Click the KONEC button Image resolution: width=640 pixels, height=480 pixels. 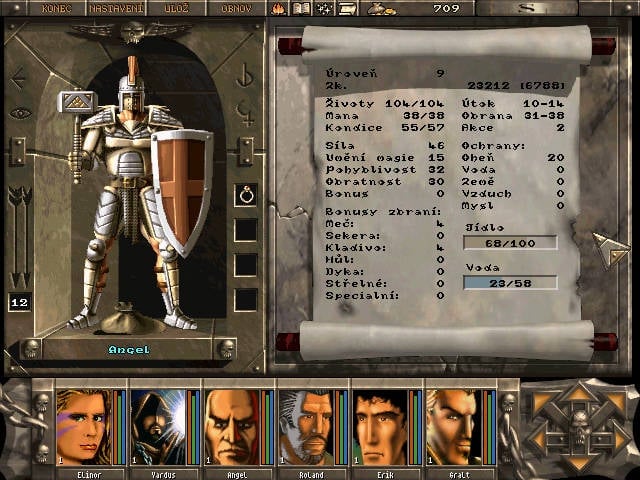pyautogui.click(x=57, y=8)
